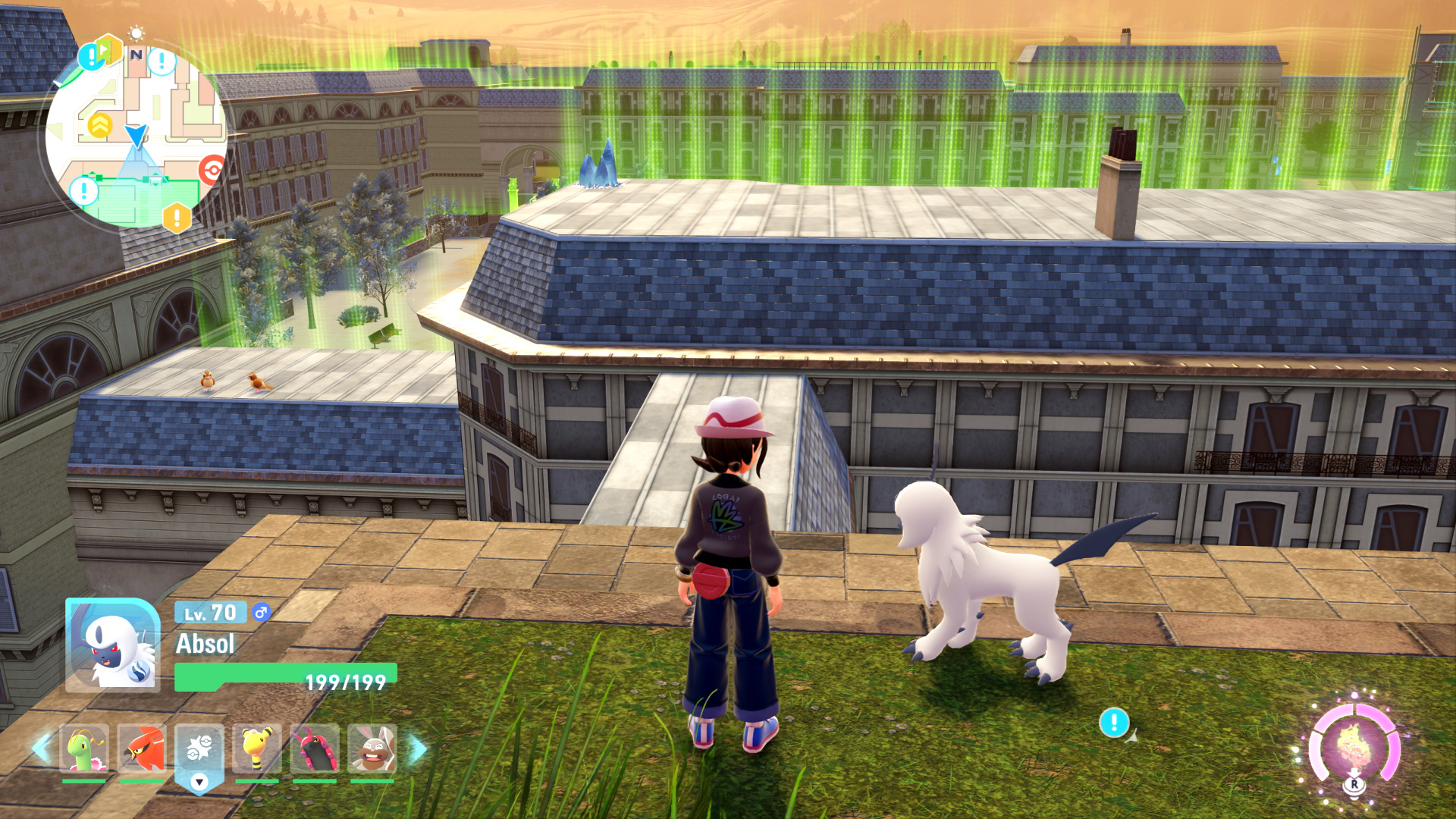Switch to Talonflame in the party bar
This screenshot has width=1456, height=819.
[x=142, y=748]
